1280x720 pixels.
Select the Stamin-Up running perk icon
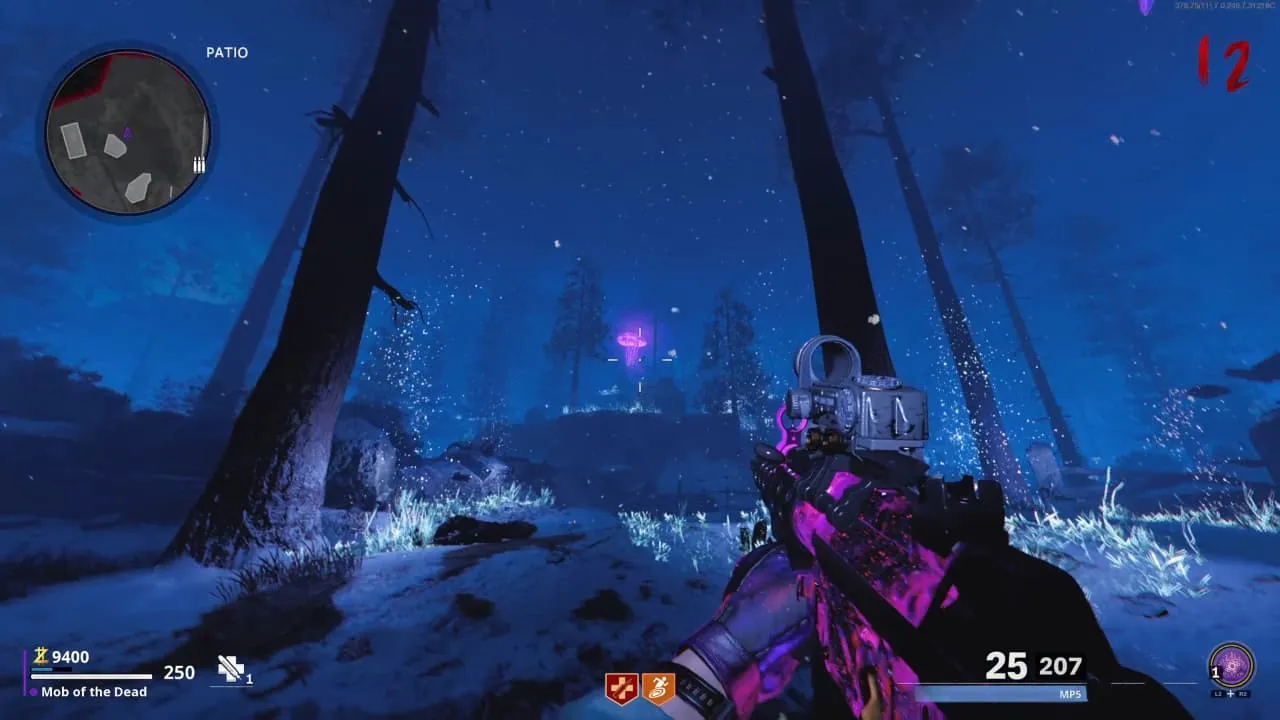point(658,688)
